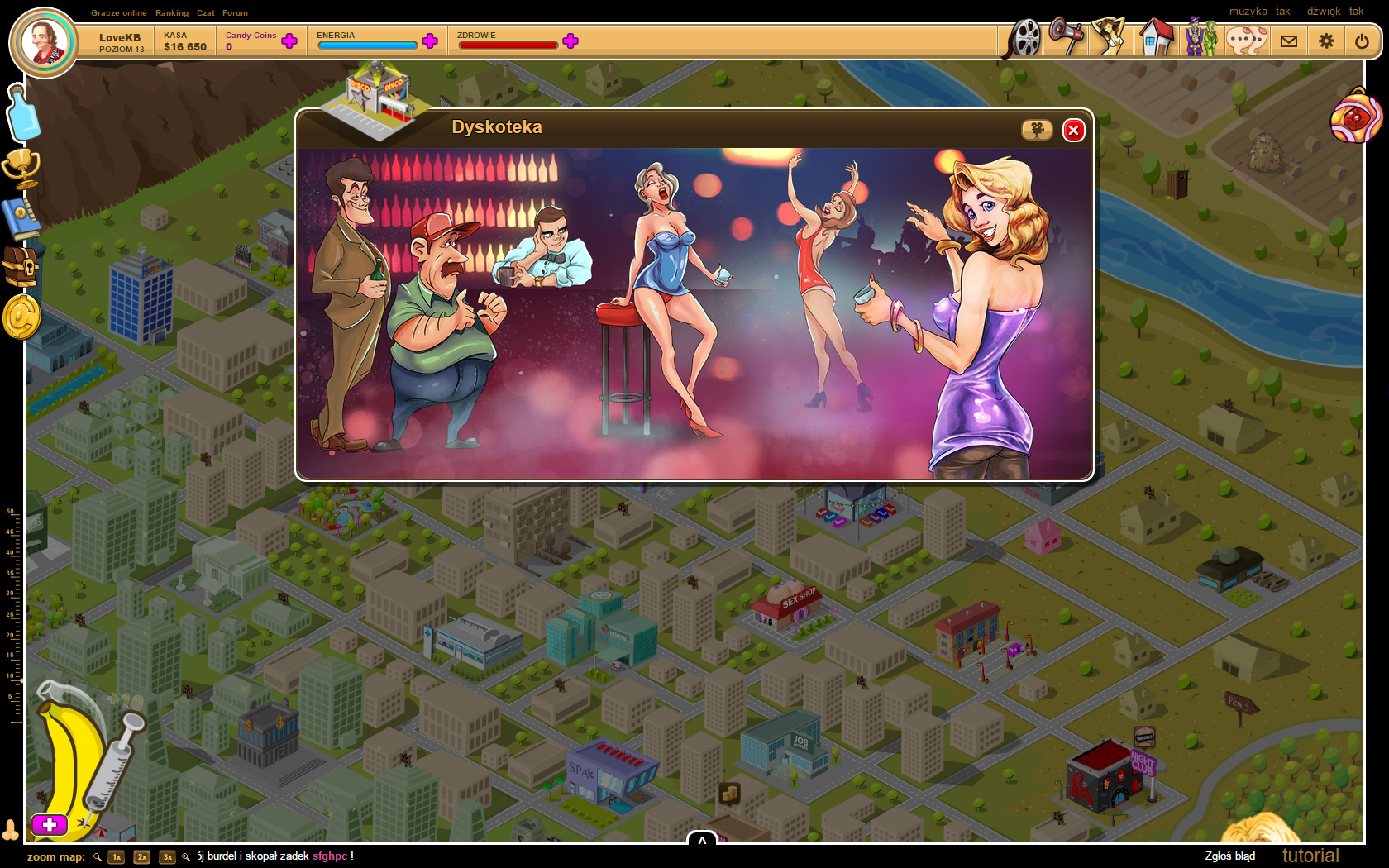Image resolution: width=1389 pixels, height=868 pixels.
Task: Add Candy Coins with the plus button
Action: click(289, 41)
